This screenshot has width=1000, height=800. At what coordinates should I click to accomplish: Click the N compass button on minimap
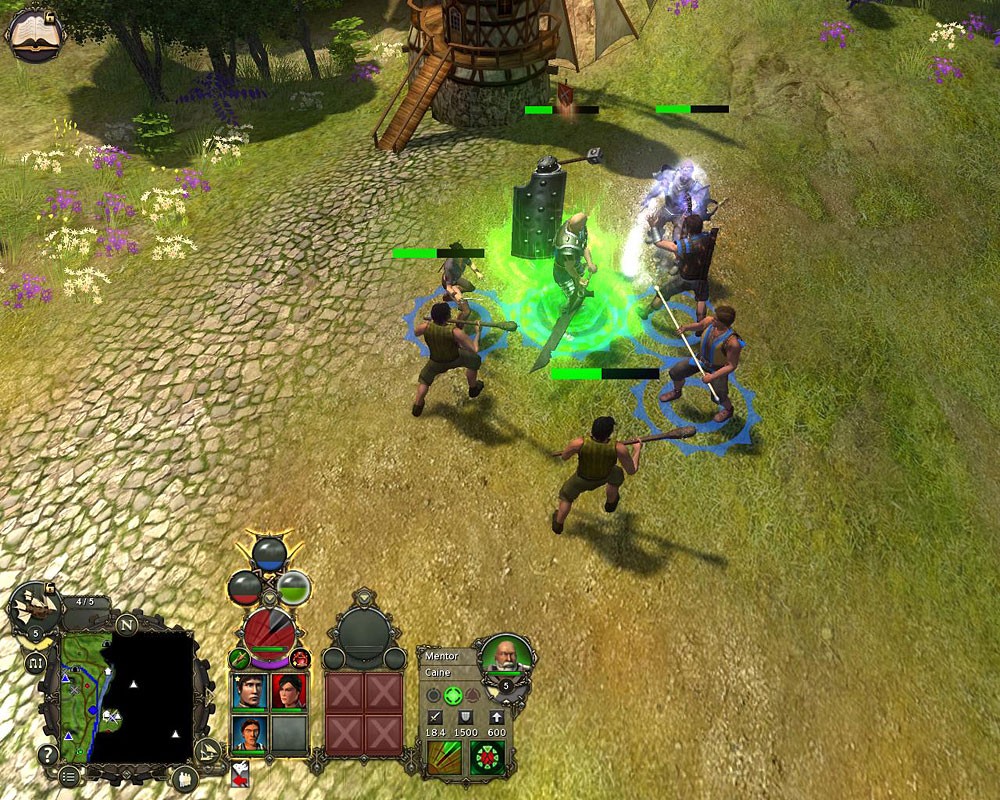(x=126, y=624)
